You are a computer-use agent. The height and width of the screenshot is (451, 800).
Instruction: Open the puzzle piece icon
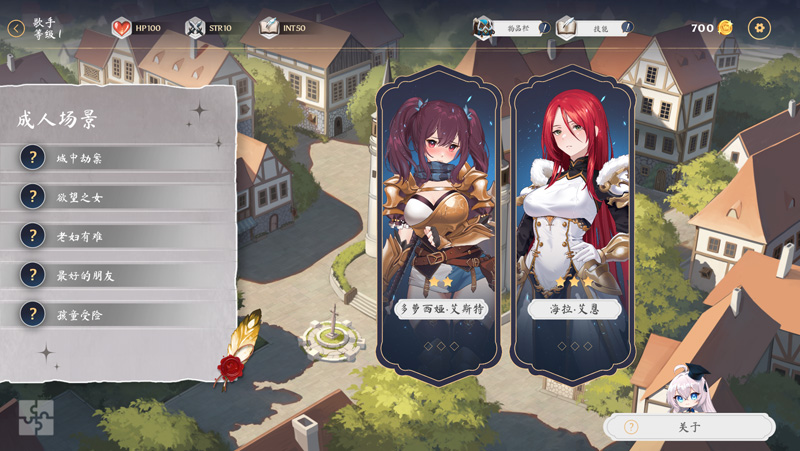36,417
